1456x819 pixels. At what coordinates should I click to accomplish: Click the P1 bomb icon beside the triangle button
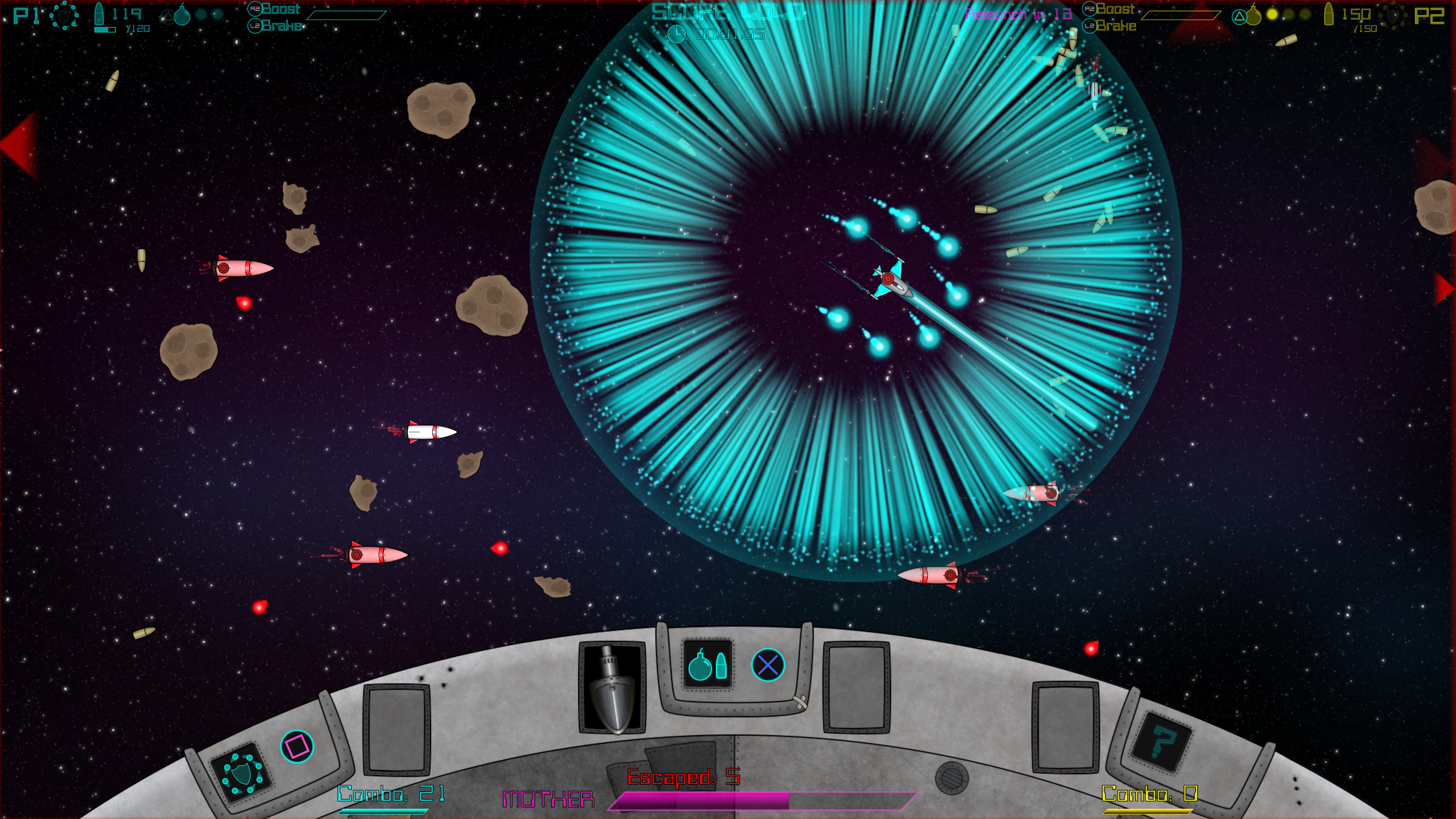[182, 15]
